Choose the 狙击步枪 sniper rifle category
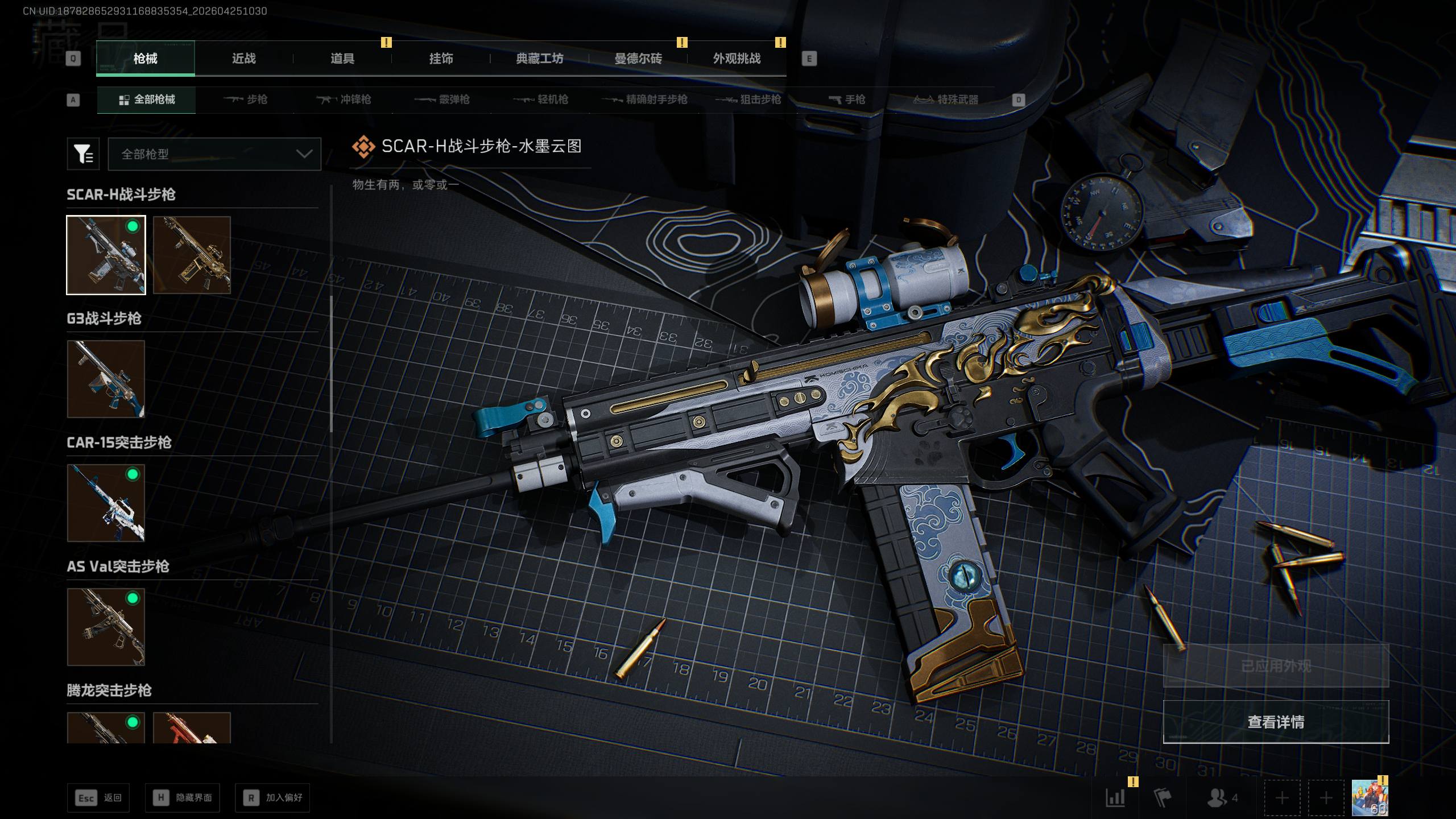The width and height of the screenshot is (1456, 819). pos(748,100)
